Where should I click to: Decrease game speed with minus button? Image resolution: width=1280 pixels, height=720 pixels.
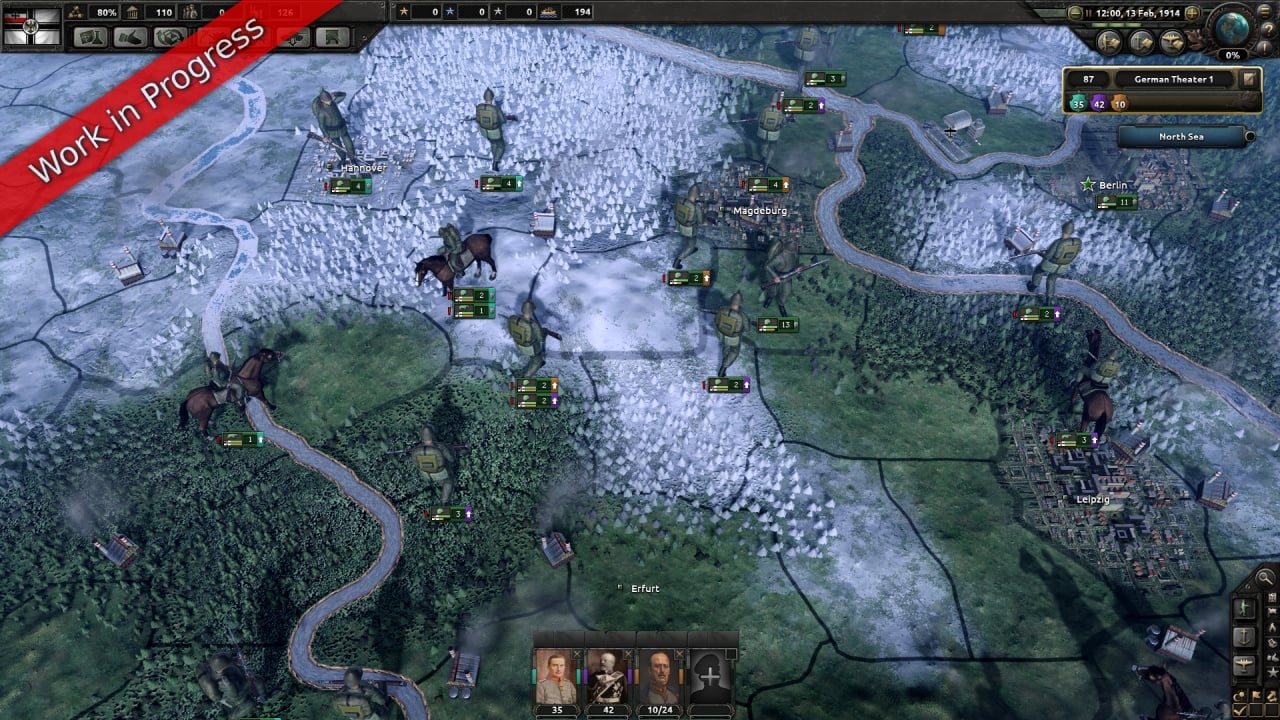(x=1075, y=13)
